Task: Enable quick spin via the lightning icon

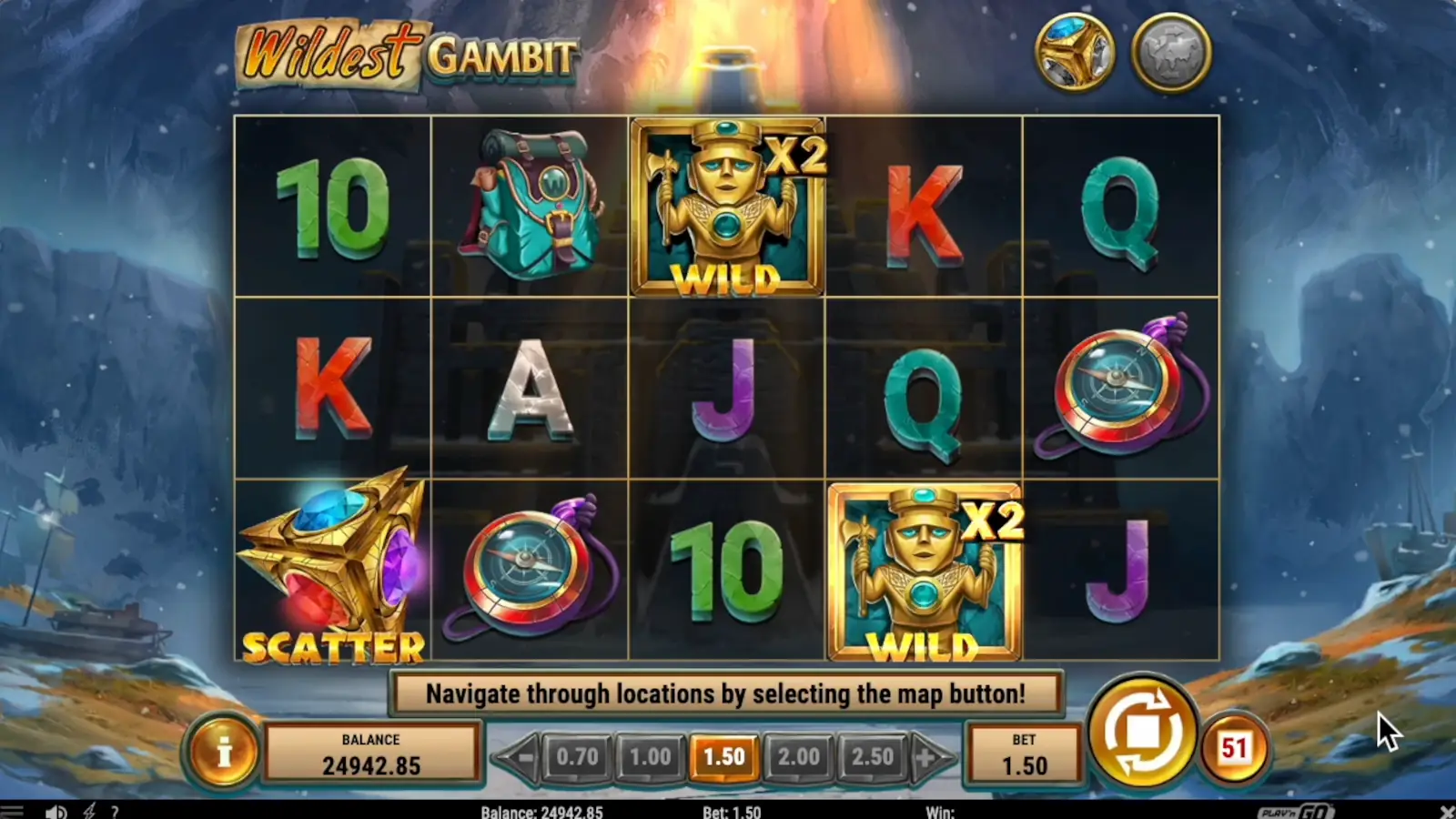Action: click(88, 809)
